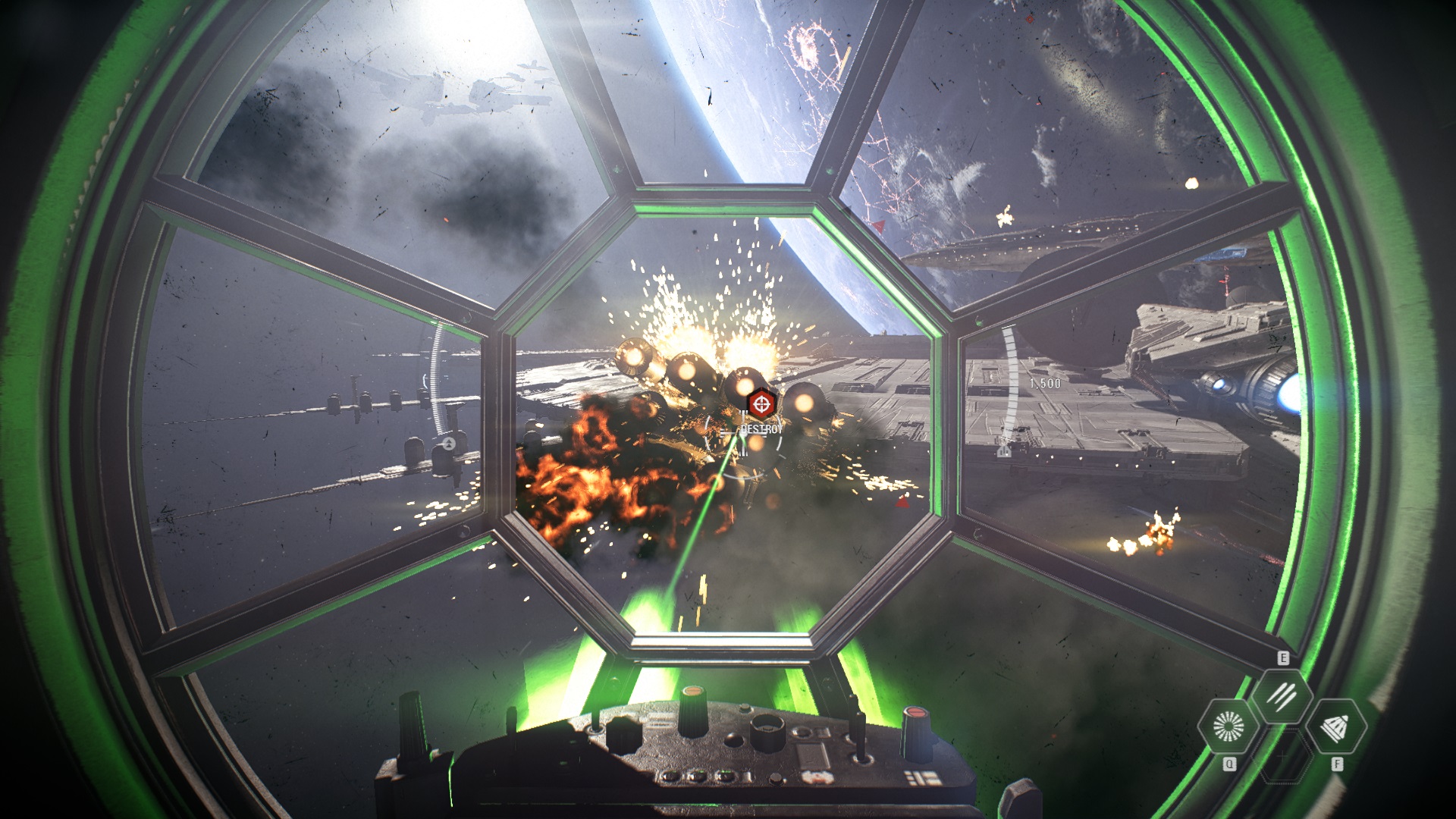Image resolution: width=1456 pixels, height=819 pixels.
Task: Toggle the red knob on the right console
Action: (916, 713)
